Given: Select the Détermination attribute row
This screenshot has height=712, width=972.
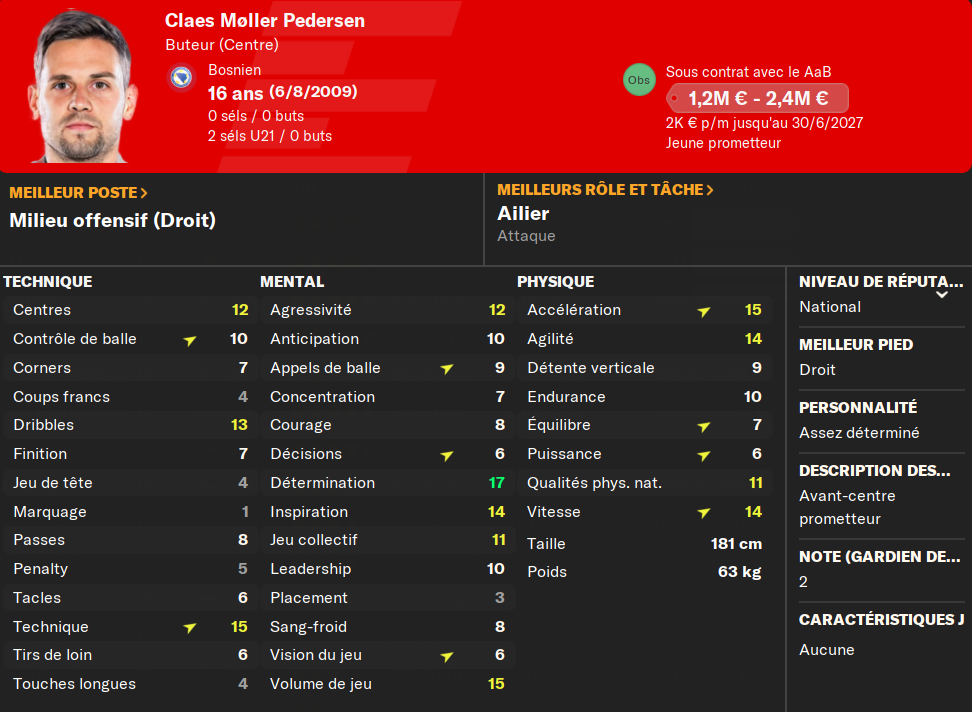Looking at the screenshot, I should 386,483.
